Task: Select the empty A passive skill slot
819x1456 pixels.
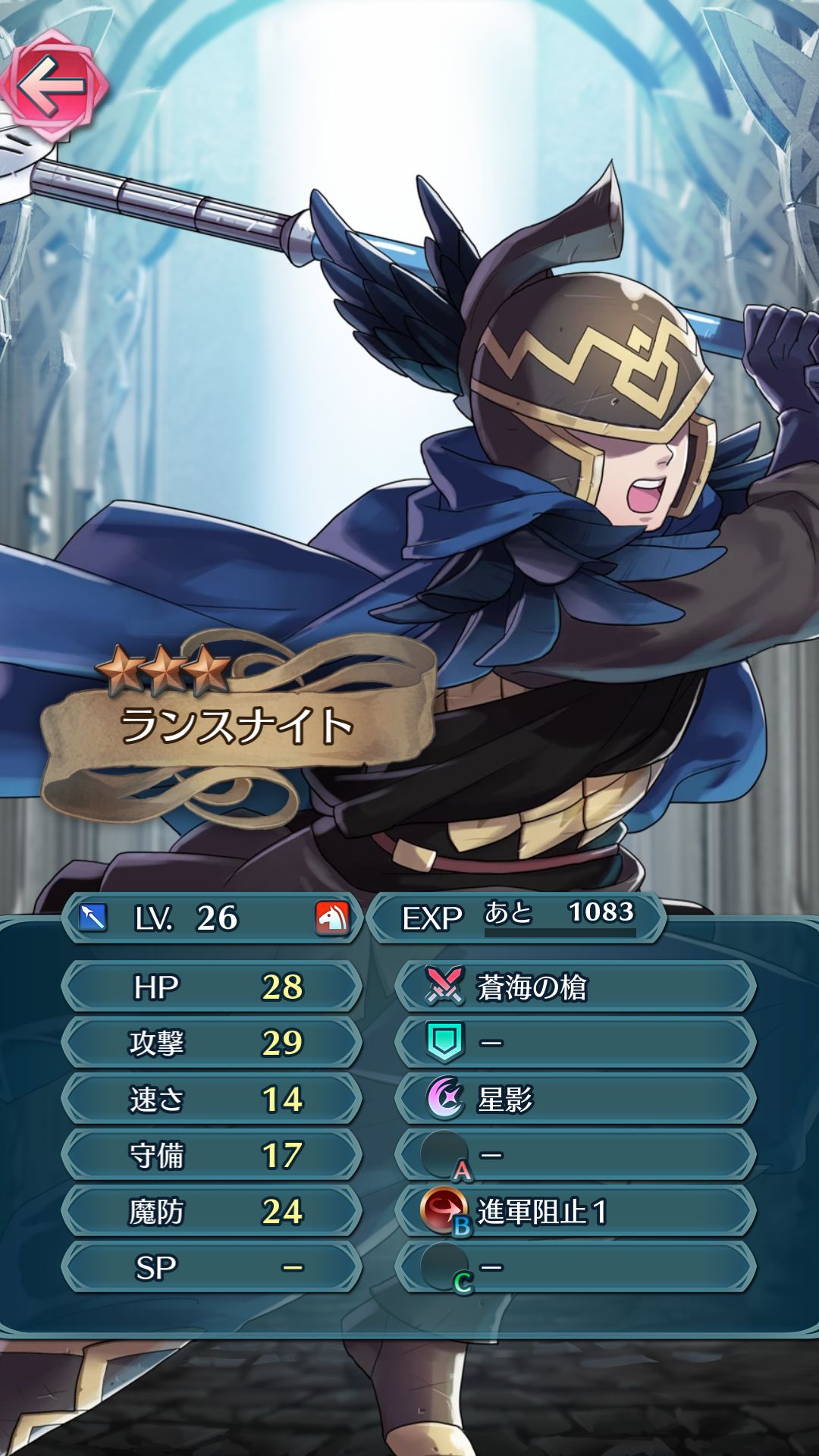Action: pyautogui.click(x=575, y=1155)
